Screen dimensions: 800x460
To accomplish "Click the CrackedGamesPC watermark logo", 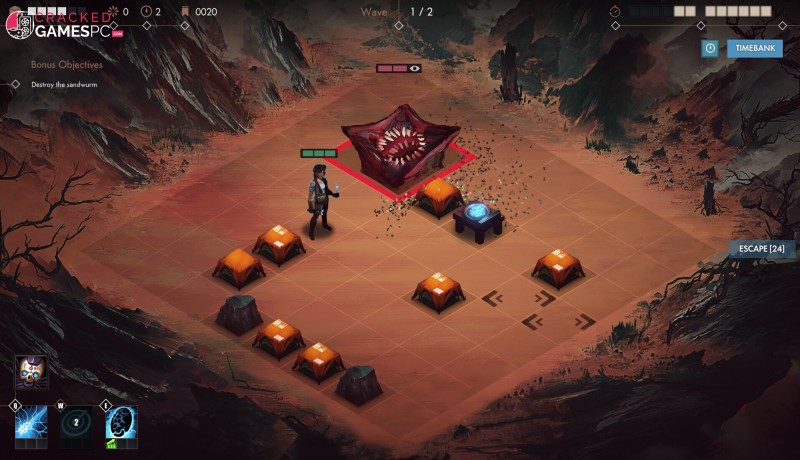I will 62,24.
